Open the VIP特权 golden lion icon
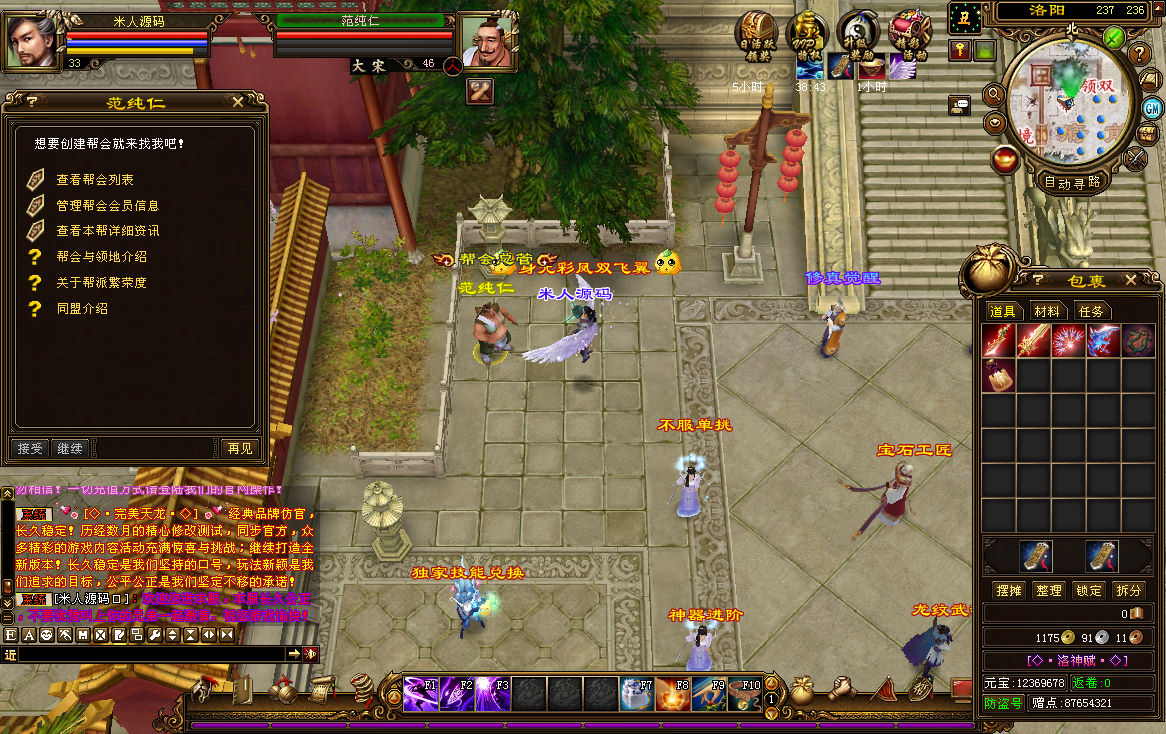1166x734 pixels. click(x=806, y=33)
